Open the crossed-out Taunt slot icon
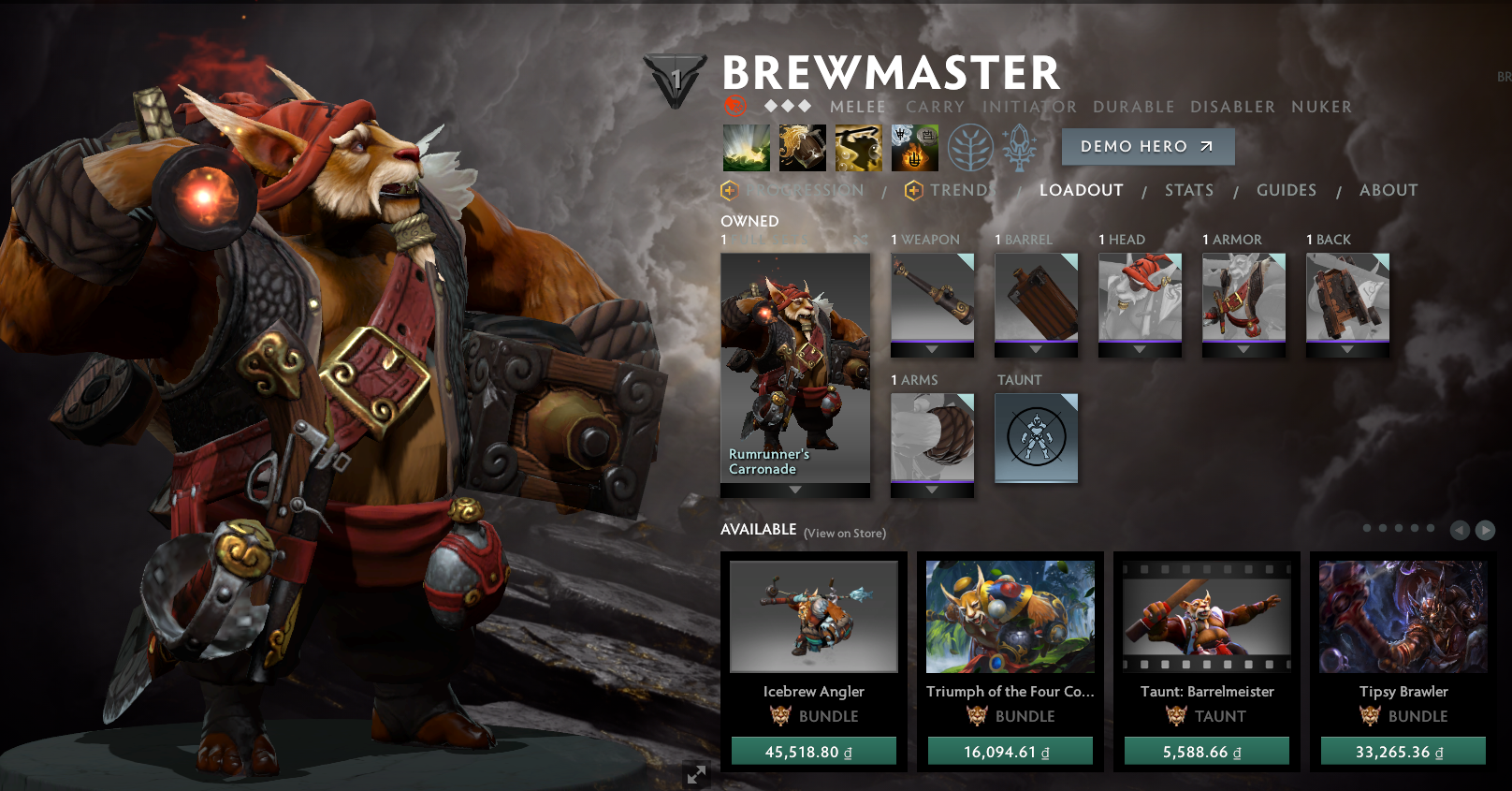Image resolution: width=1512 pixels, height=791 pixels. click(x=1036, y=438)
